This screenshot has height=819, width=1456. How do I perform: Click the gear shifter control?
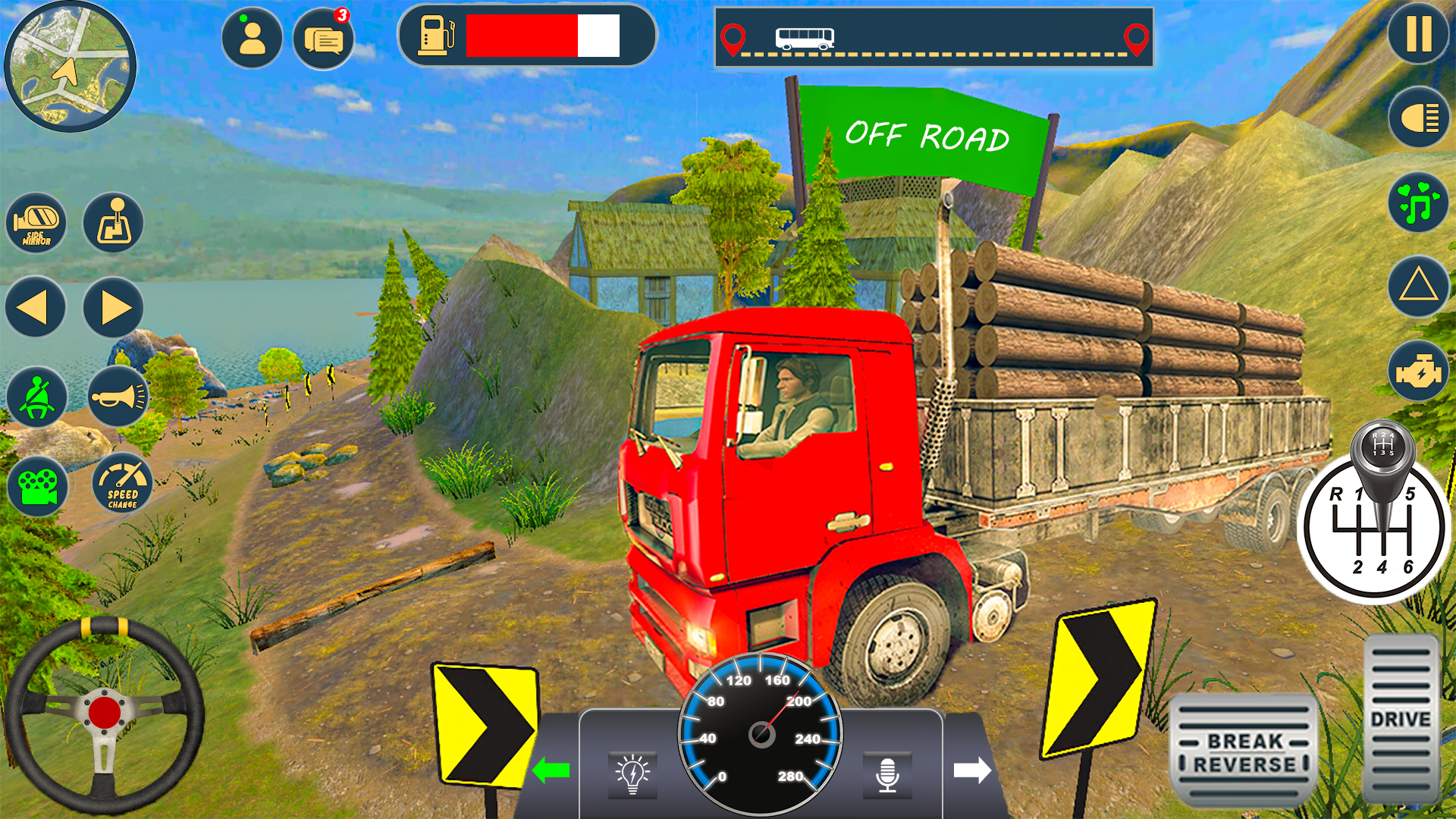(x=1374, y=523)
